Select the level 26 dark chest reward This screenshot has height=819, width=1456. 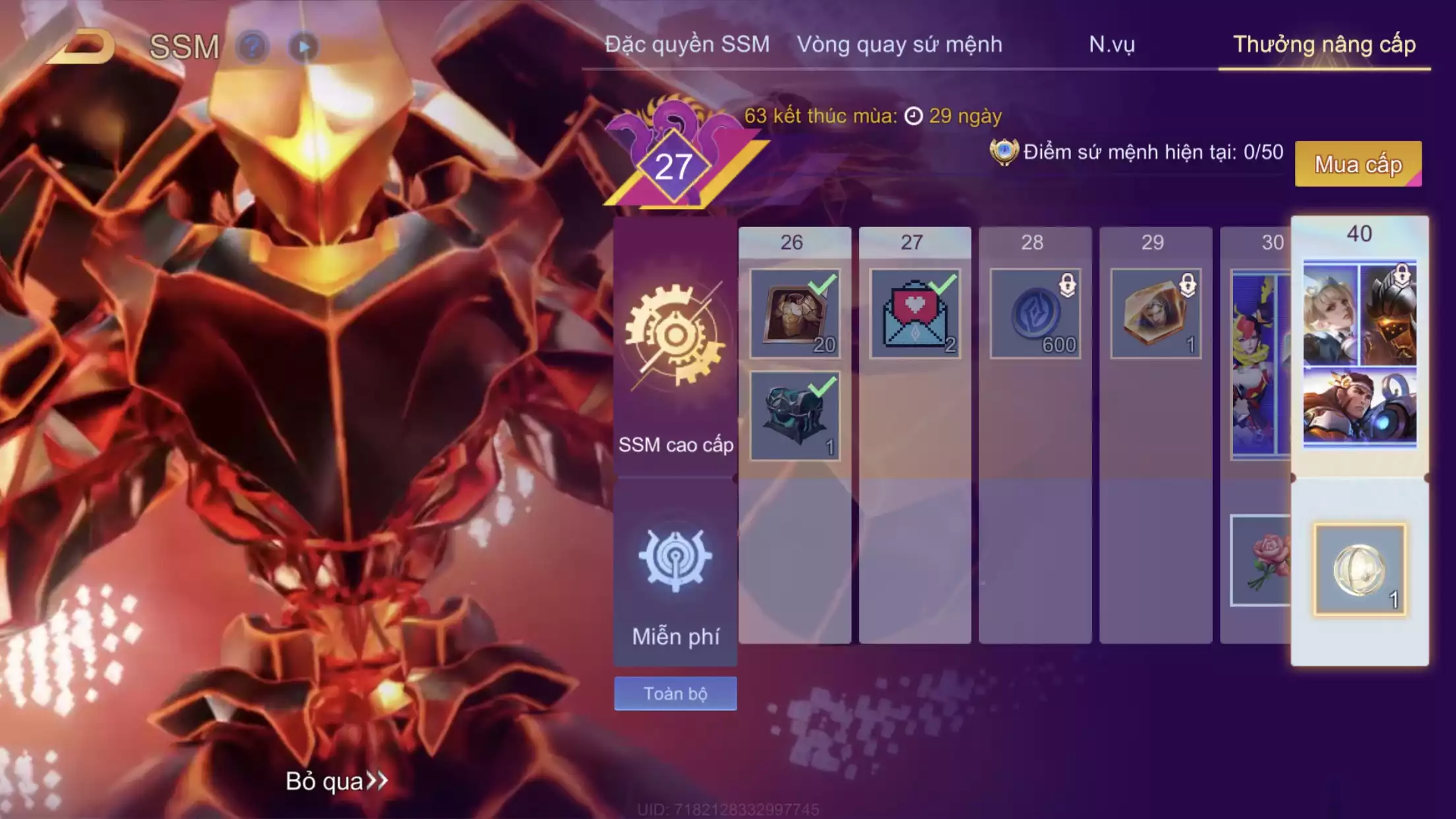click(795, 416)
